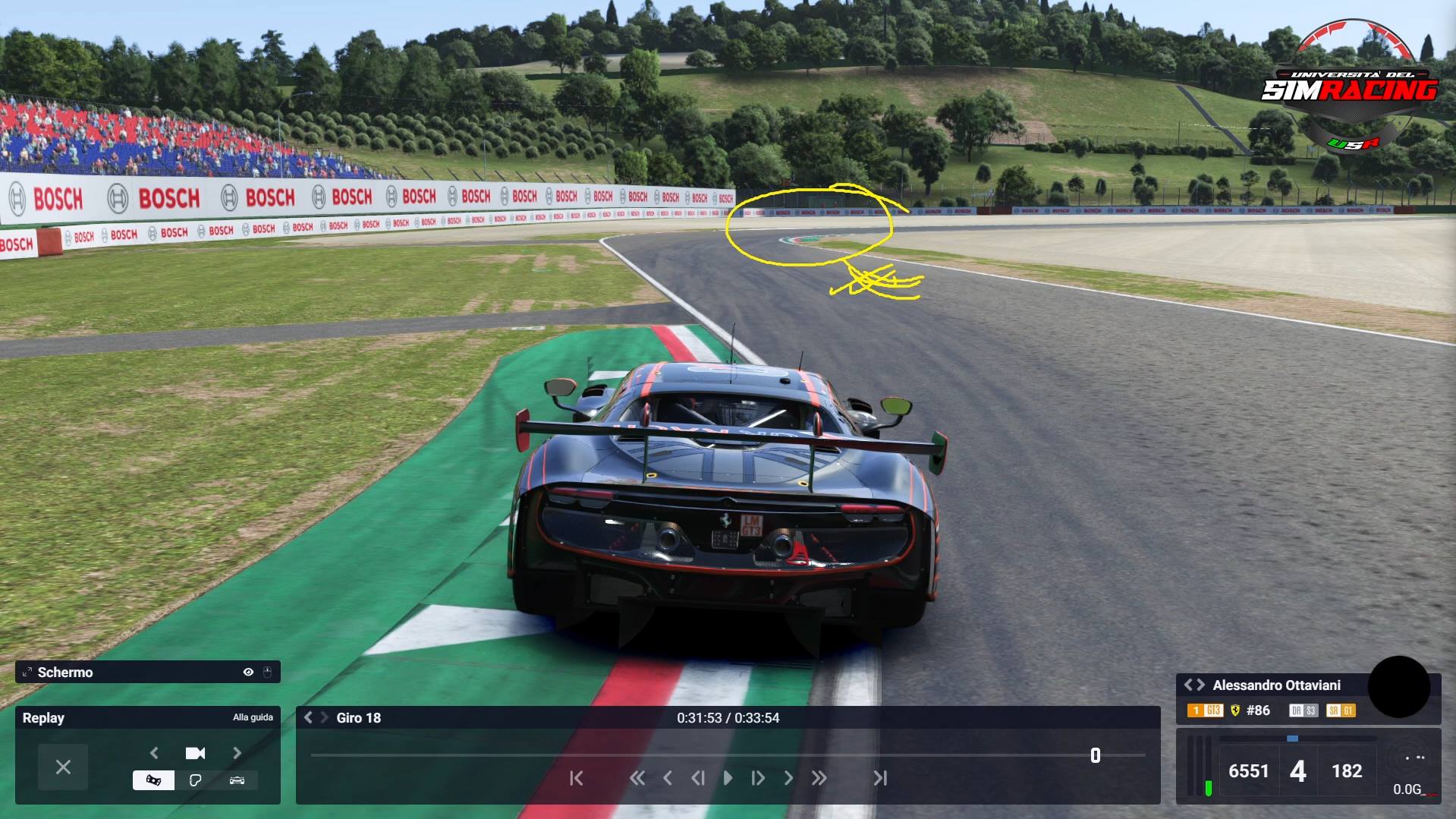This screenshot has width=1456, height=819.
Task: Fast rewind with the double left arrows
Action: 637,778
